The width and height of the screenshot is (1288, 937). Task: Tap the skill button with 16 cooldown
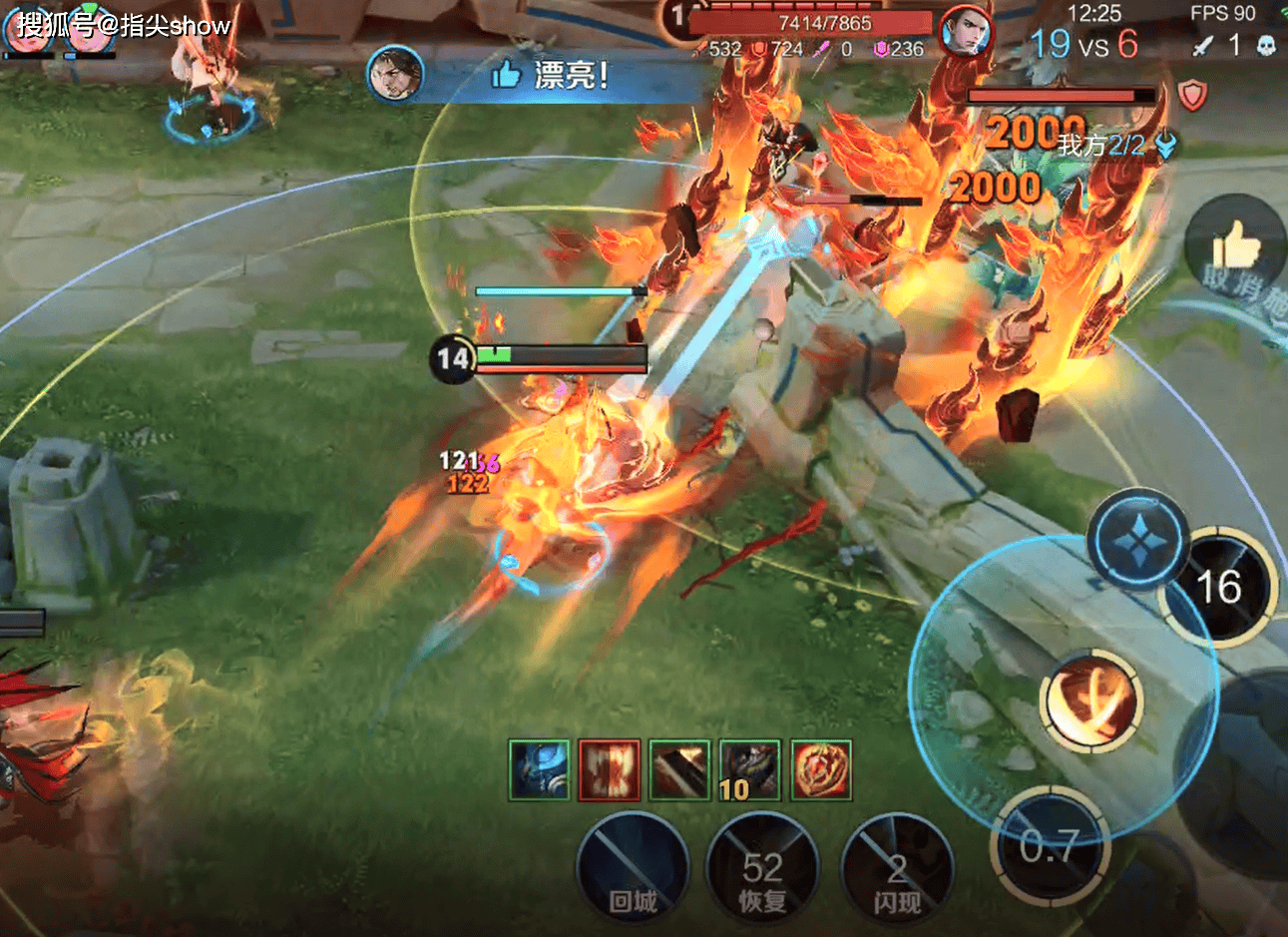point(1219,589)
